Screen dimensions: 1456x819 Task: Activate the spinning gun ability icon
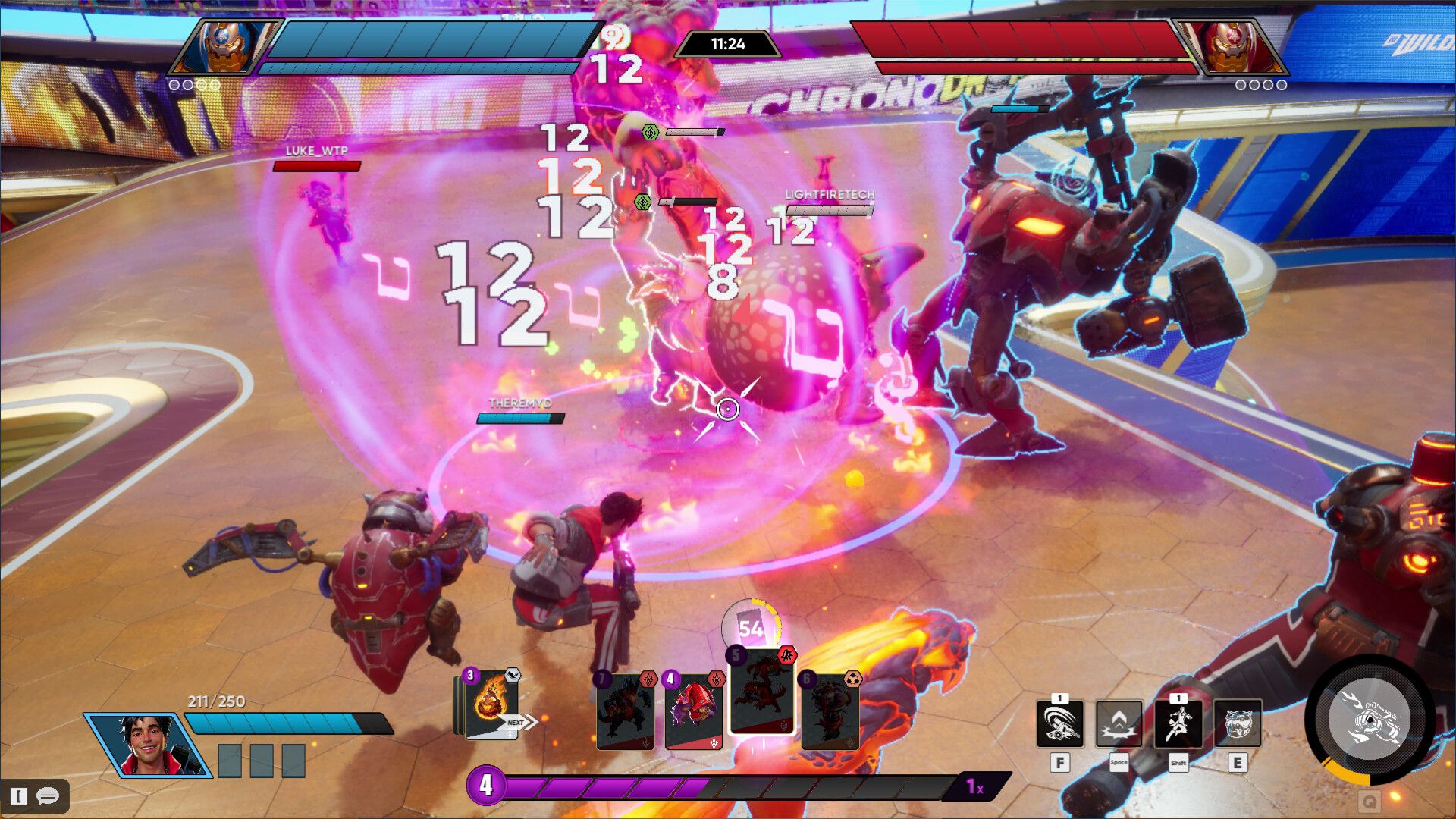1059,724
